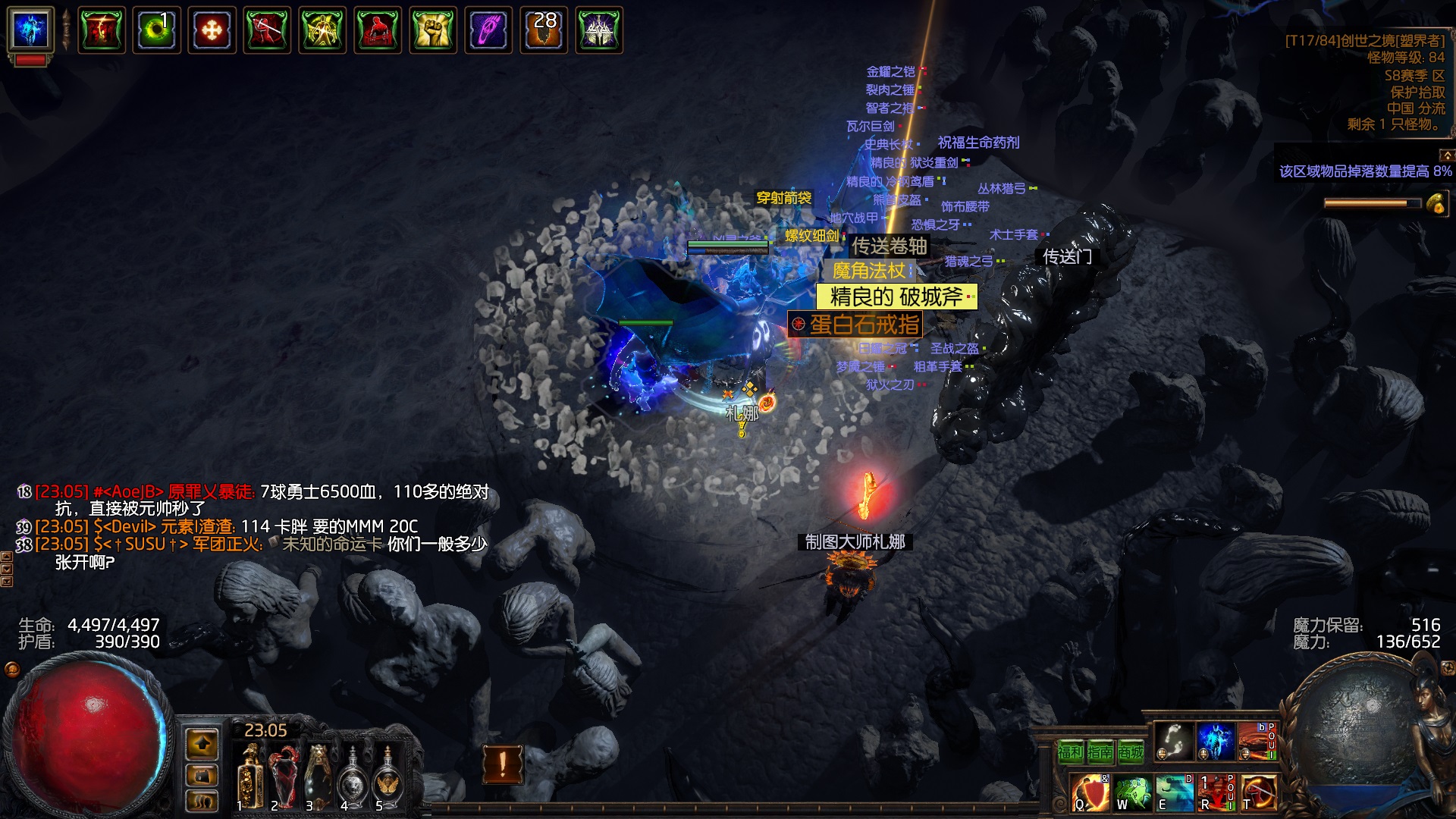
Task: Open the social silhouettes button beside the flasks
Action: (x=202, y=800)
